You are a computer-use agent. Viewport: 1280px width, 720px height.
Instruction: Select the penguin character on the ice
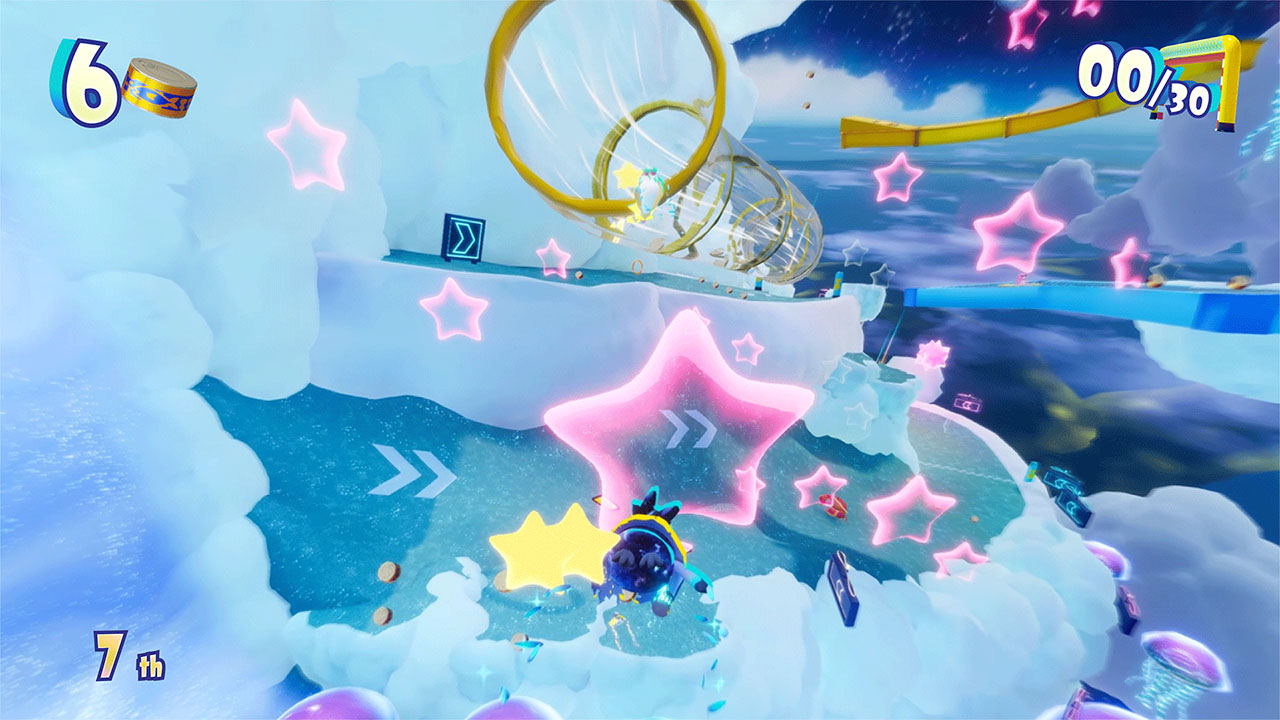coord(650,560)
